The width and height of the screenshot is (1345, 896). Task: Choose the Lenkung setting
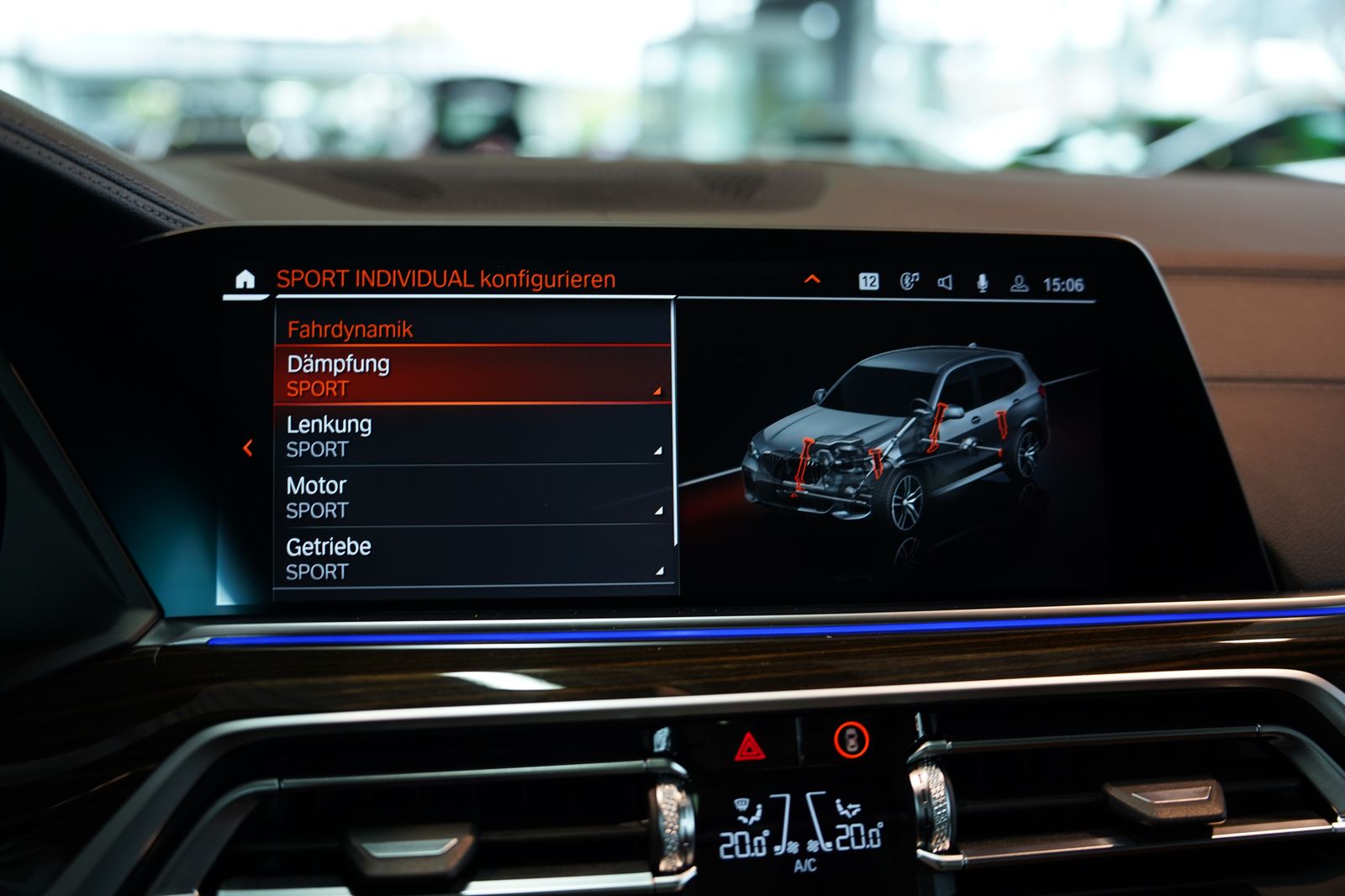(472, 436)
